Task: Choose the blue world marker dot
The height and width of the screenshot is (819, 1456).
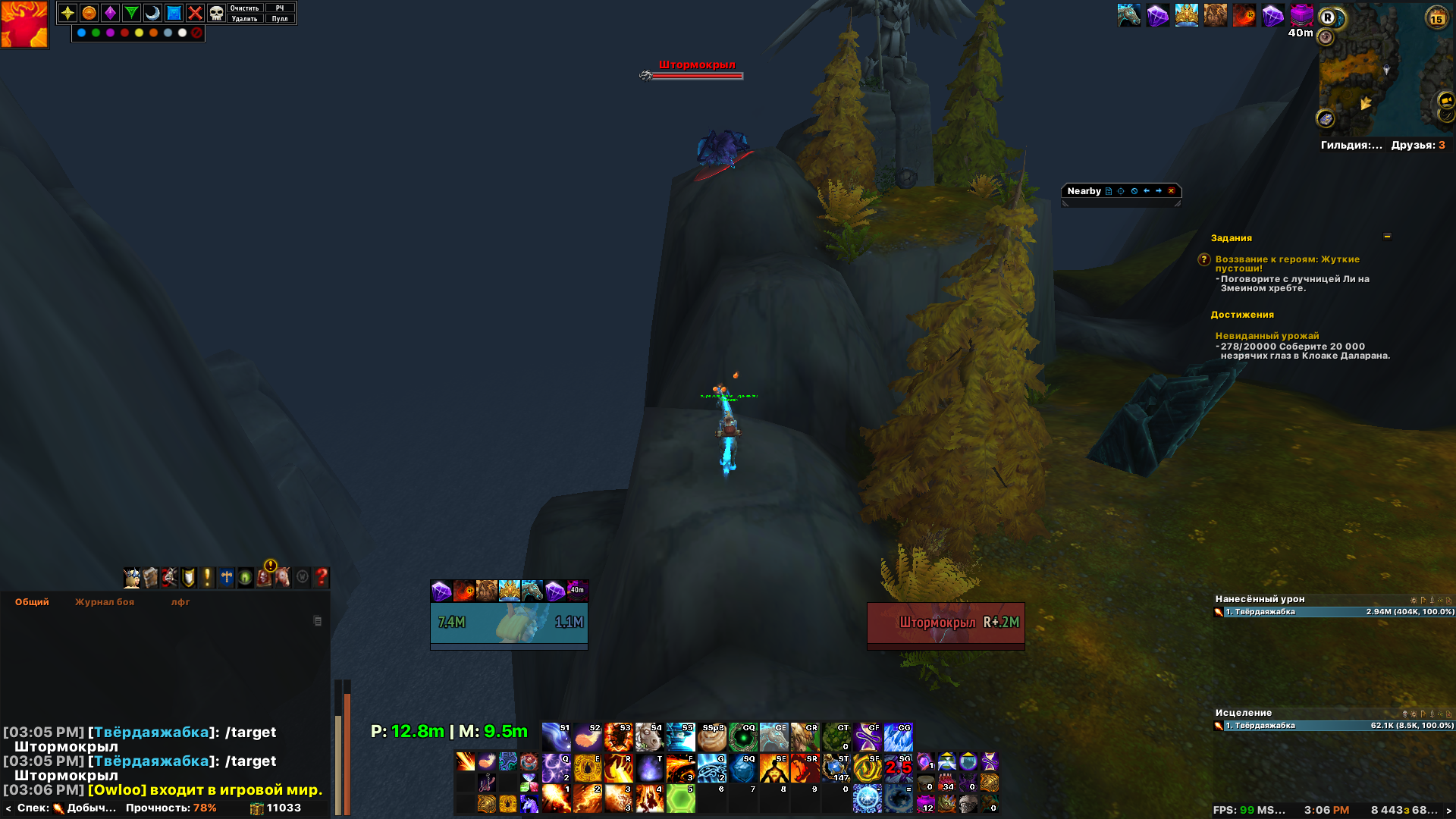Action: click(82, 33)
